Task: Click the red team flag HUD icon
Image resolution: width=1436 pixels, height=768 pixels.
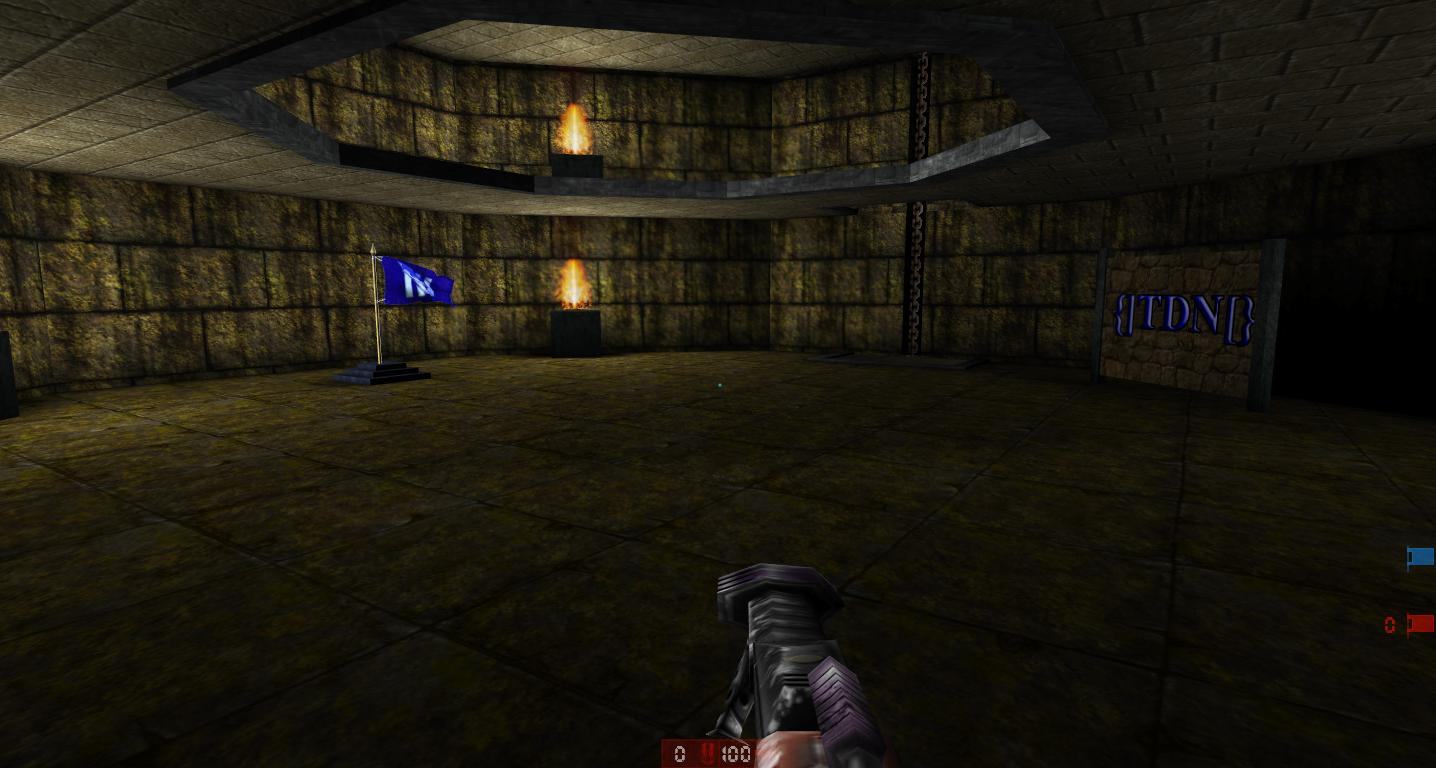Action: (1419, 623)
